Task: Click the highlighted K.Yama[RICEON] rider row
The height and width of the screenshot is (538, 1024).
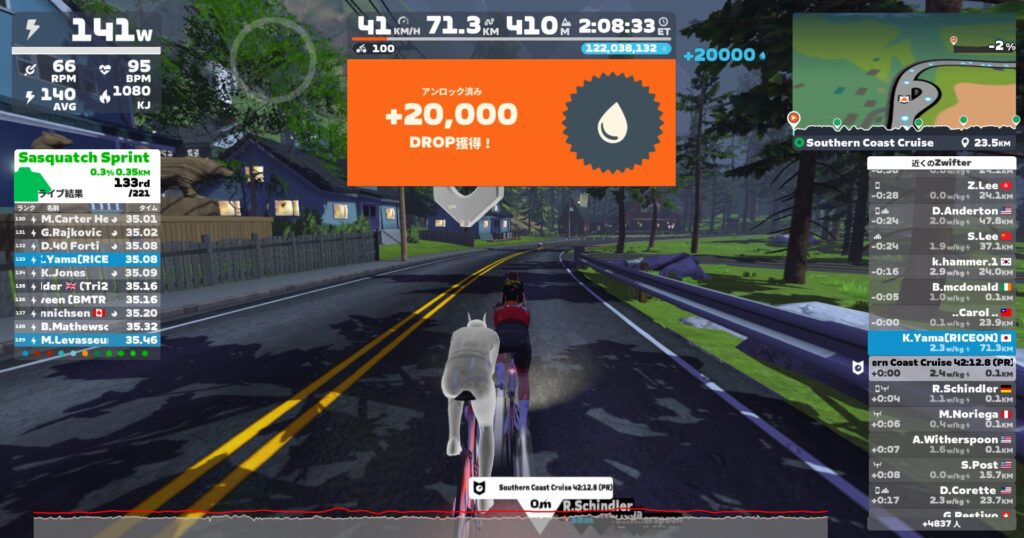Action: 940,343
